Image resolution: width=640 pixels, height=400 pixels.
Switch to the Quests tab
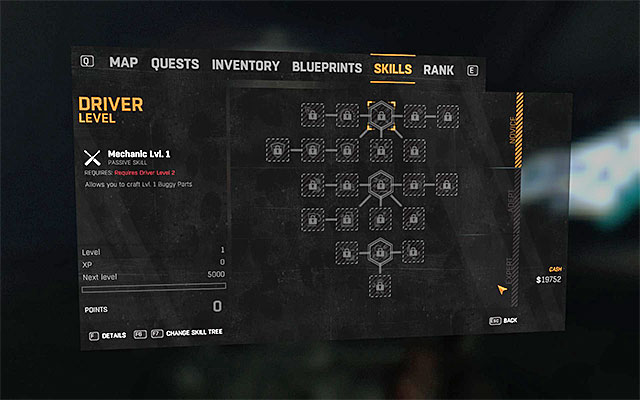pos(175,64)
